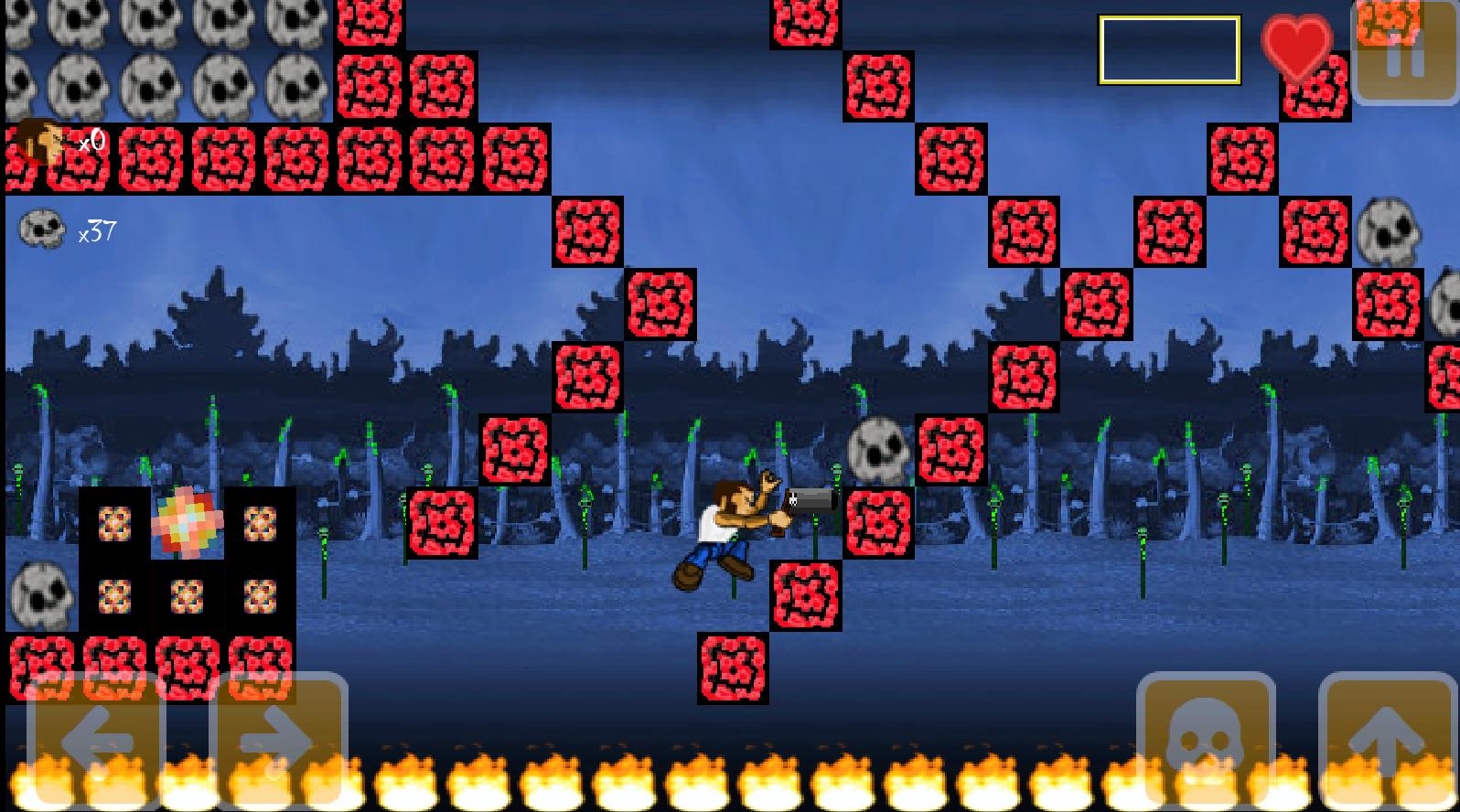Screen dimensions: 1460x812
Task: Click the empty yellow score box
Action: tap(1169, 50)
